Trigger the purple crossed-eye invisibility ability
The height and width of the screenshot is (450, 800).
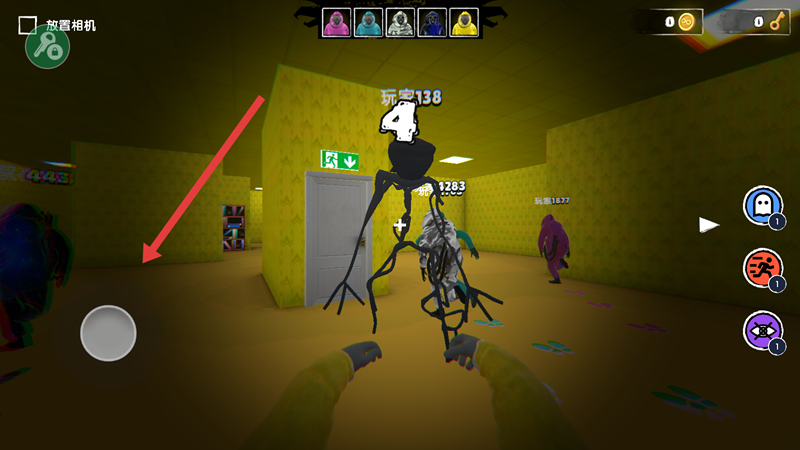(x=762, y=330)
